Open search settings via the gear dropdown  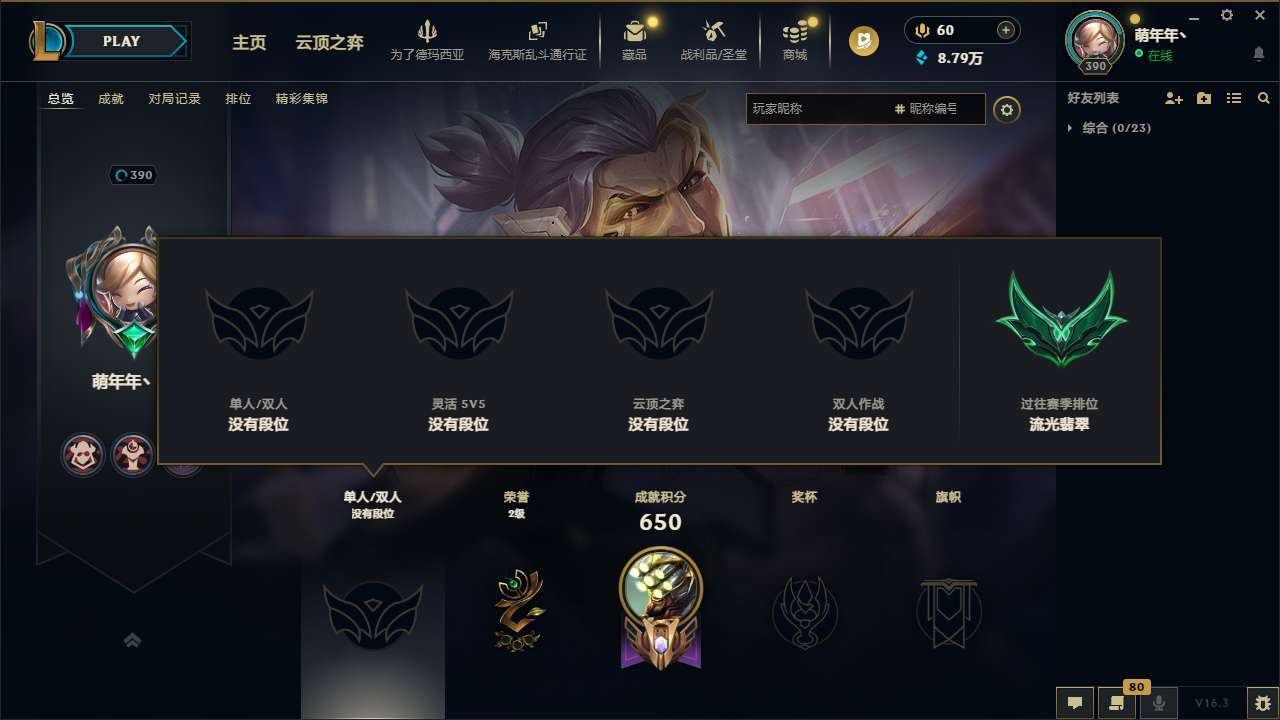tap(1007, 110)
